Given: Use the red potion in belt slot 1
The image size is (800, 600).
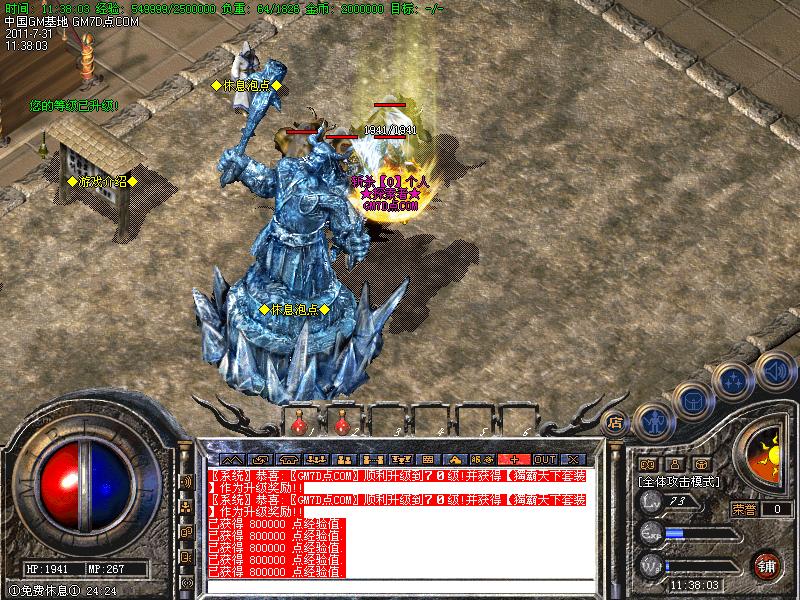Looking at the screenshot, I should 299,424.
